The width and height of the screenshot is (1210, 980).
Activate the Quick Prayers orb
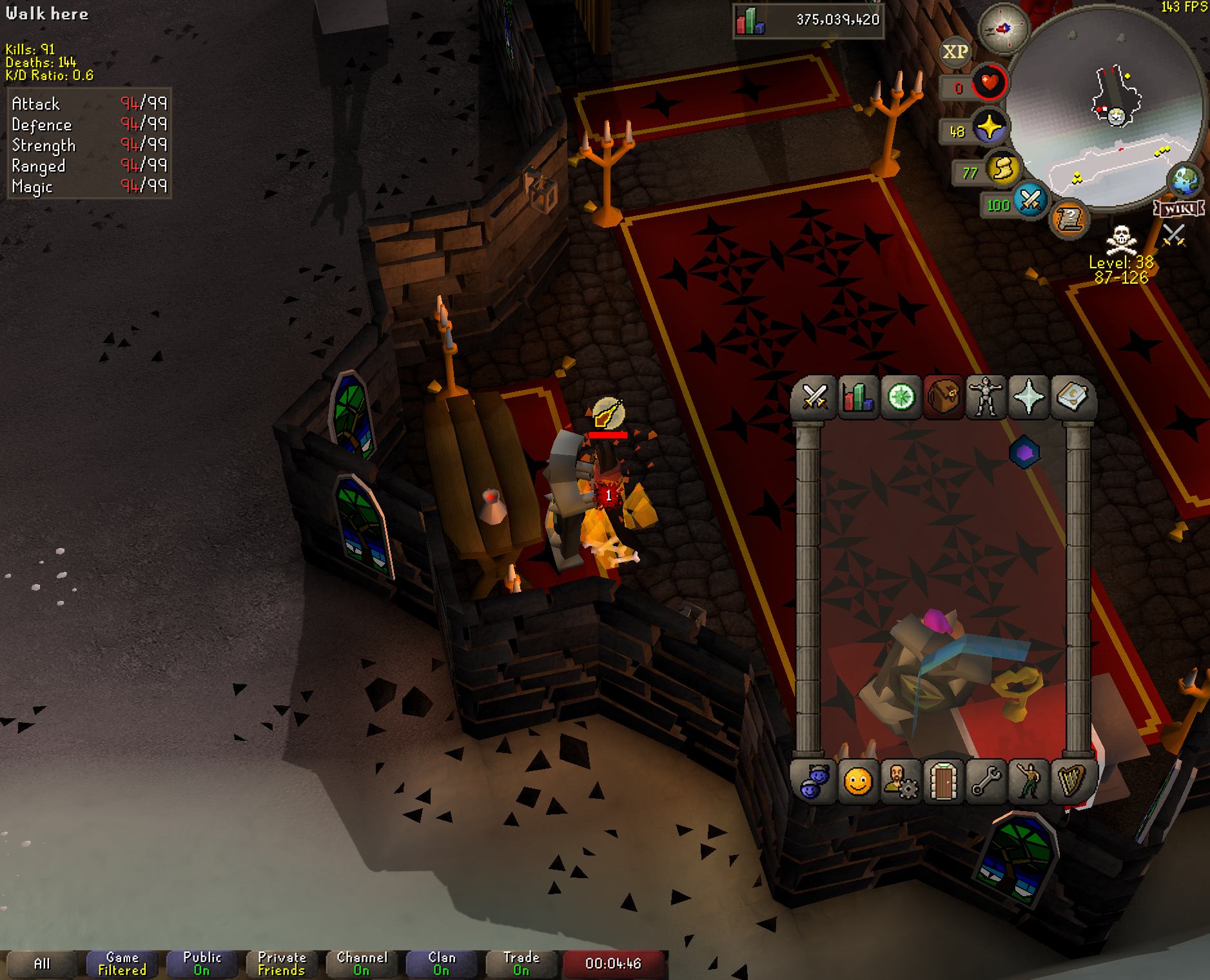(x=989, y=128)
